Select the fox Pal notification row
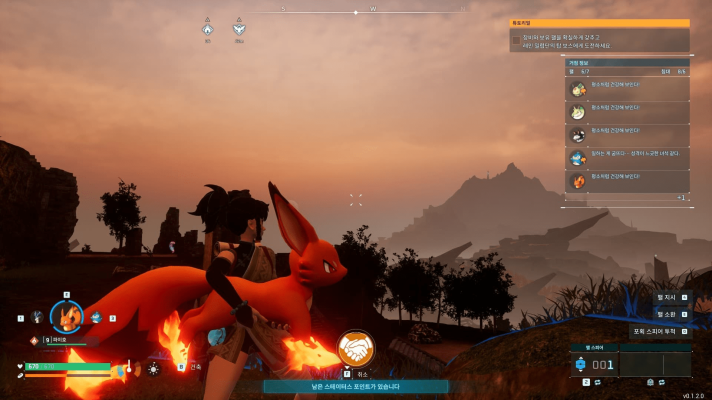The height and width of the screenshot is (400, 712). point(626,180)
